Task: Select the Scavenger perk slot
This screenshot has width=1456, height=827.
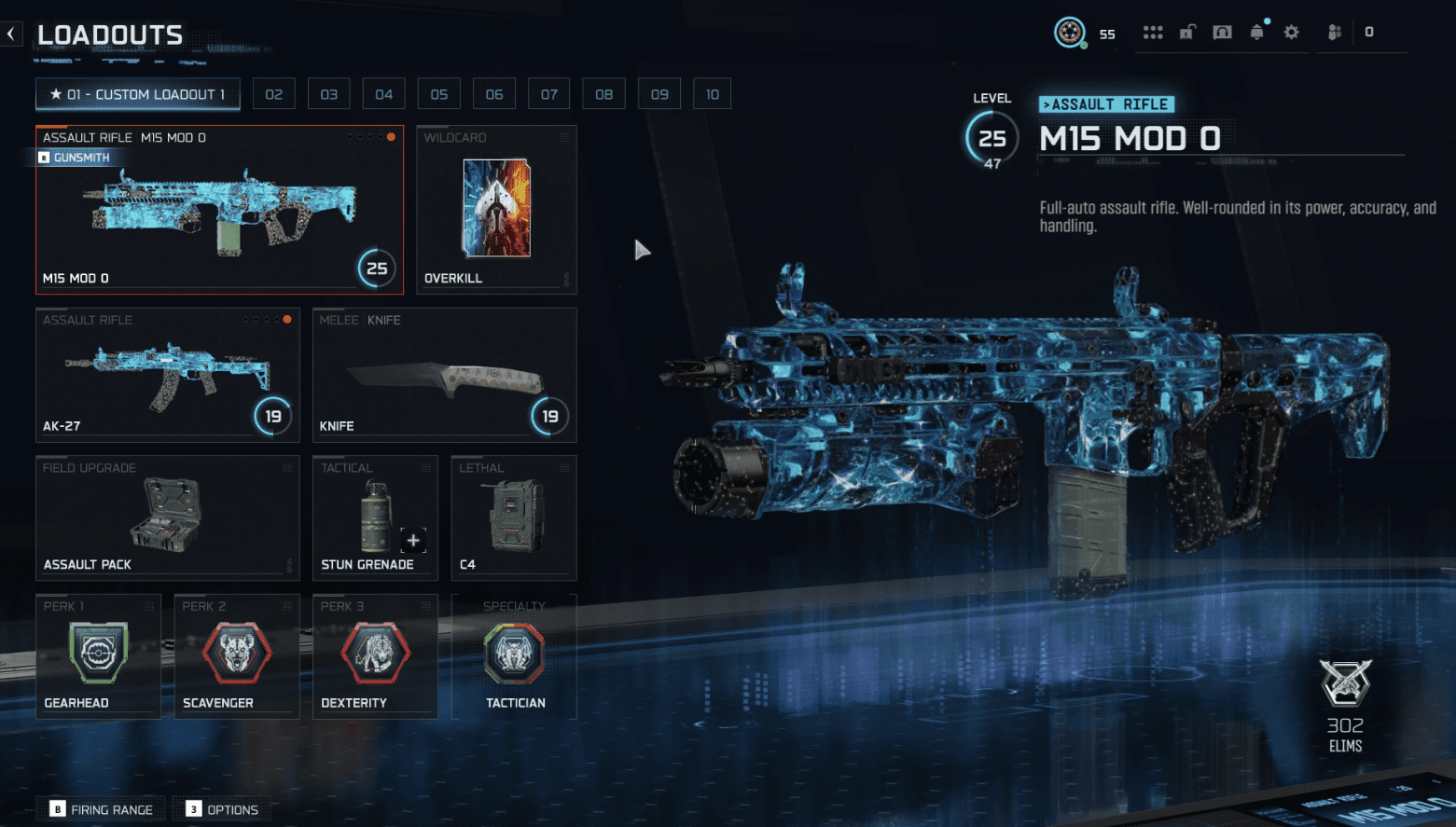Action: (x=236, y=656)
